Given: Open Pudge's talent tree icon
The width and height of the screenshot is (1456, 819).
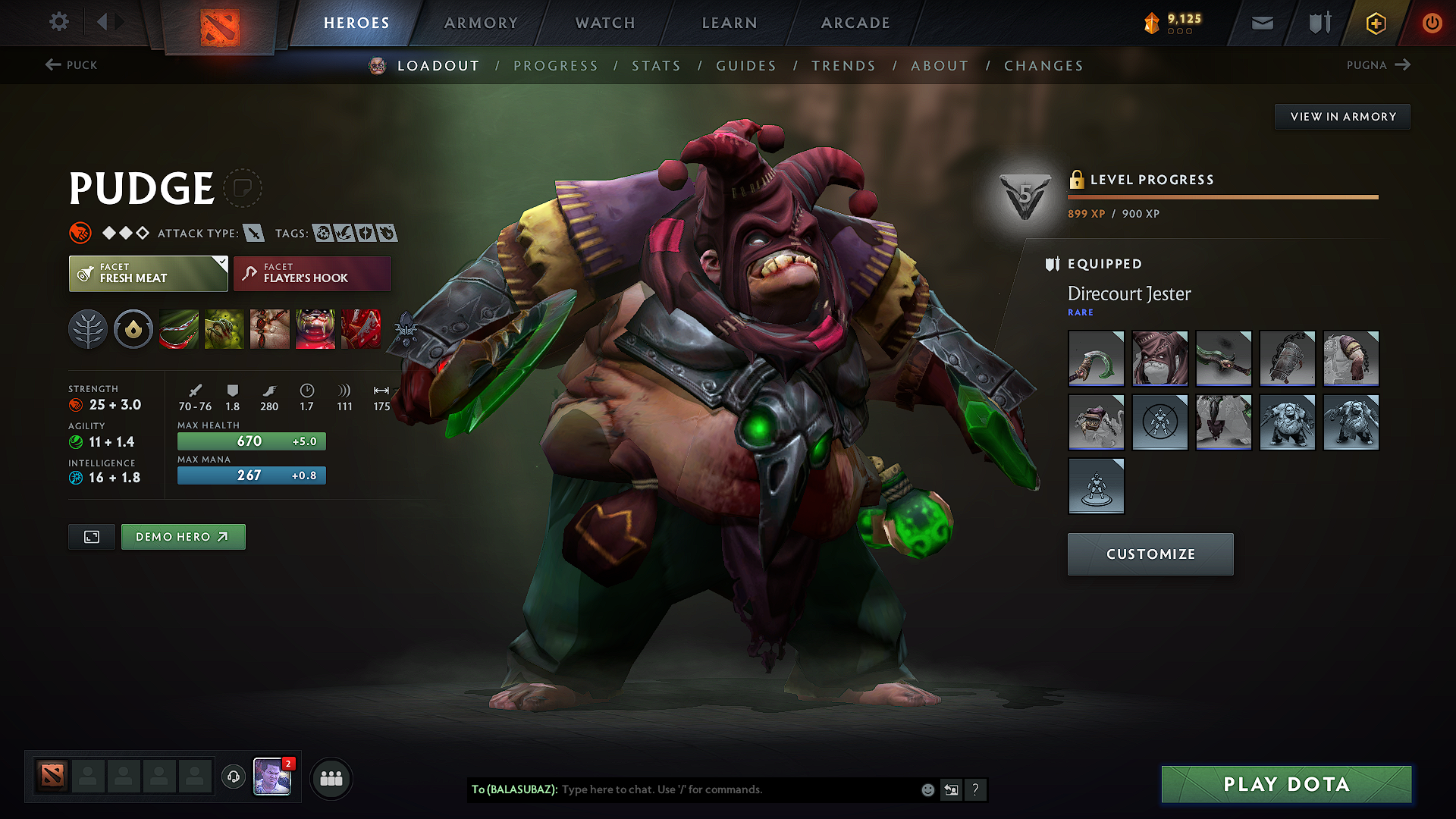Looking at the screenshot, I should click(88, 328).
